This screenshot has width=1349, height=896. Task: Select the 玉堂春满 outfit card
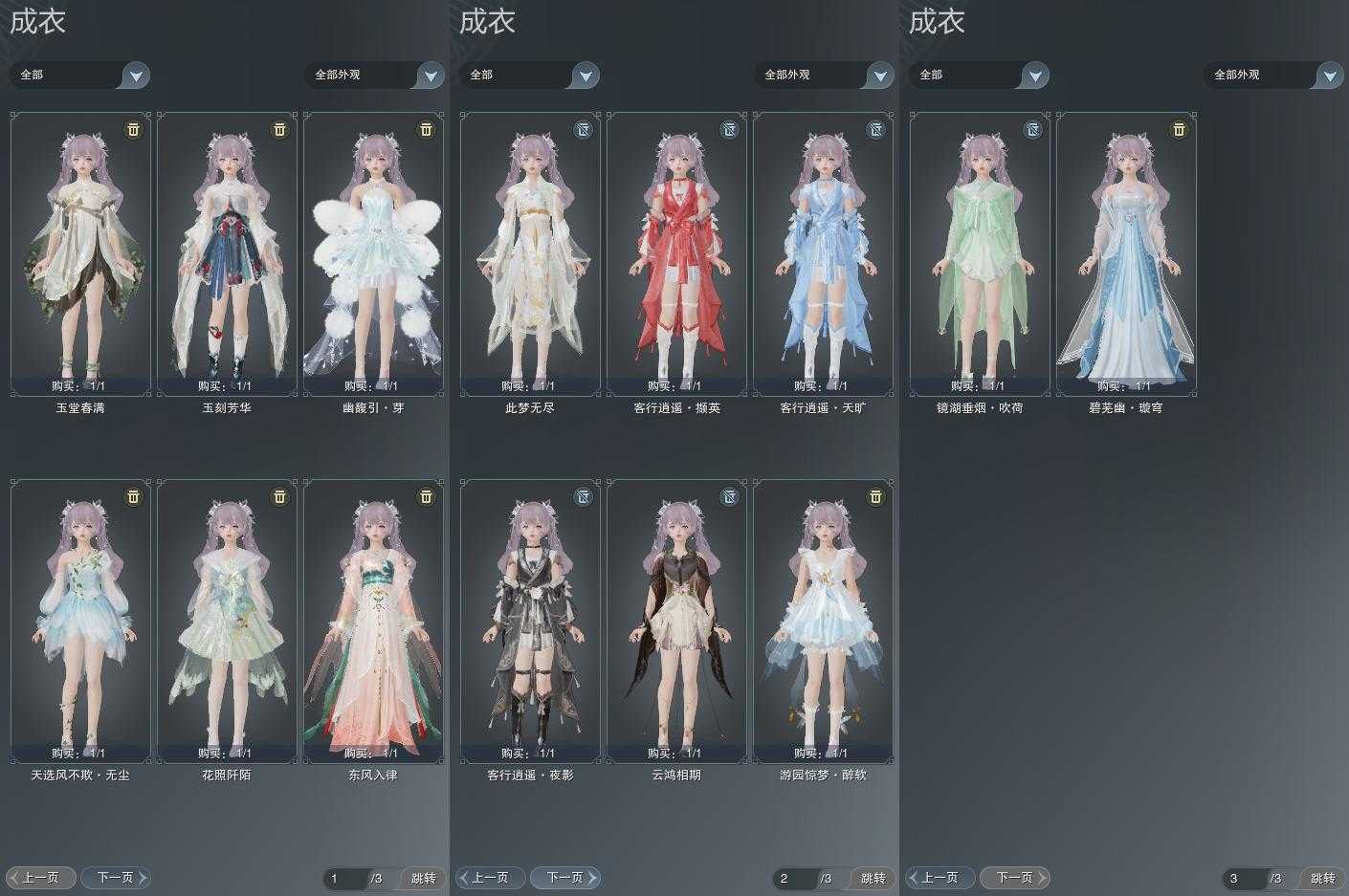pyautogui.click(x=80, y=253)
